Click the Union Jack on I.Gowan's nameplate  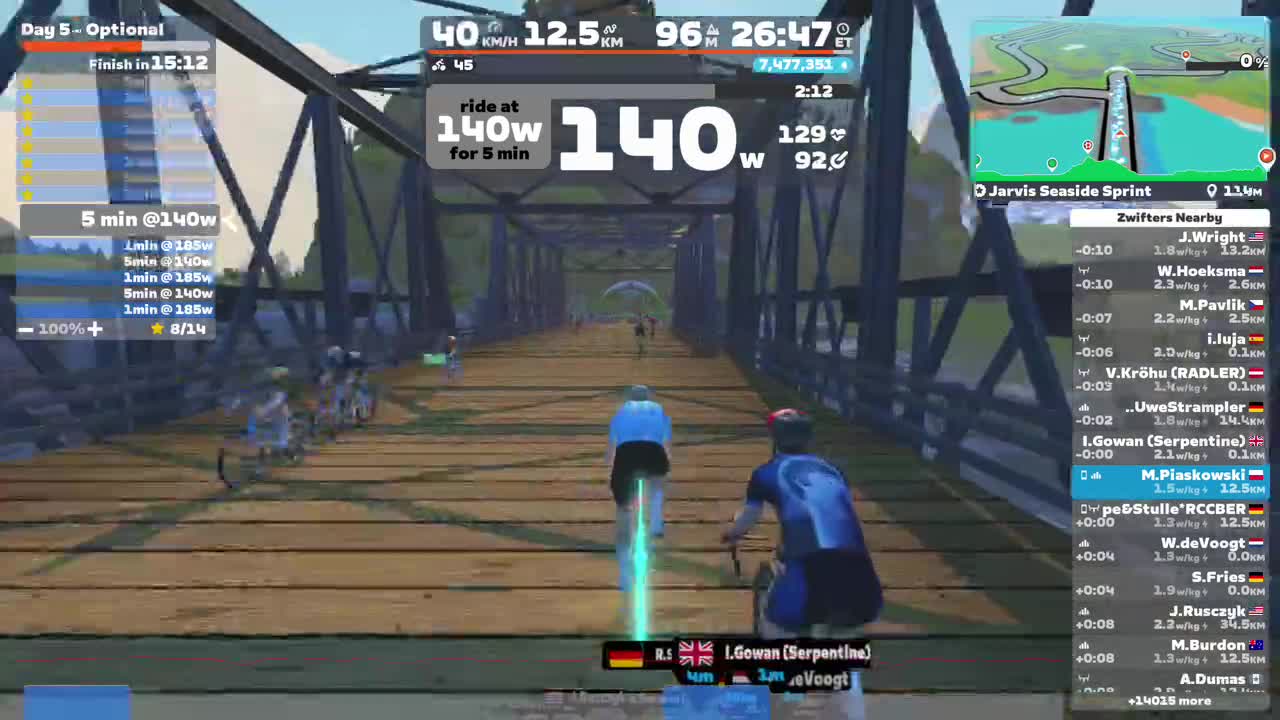click(695, 652)
